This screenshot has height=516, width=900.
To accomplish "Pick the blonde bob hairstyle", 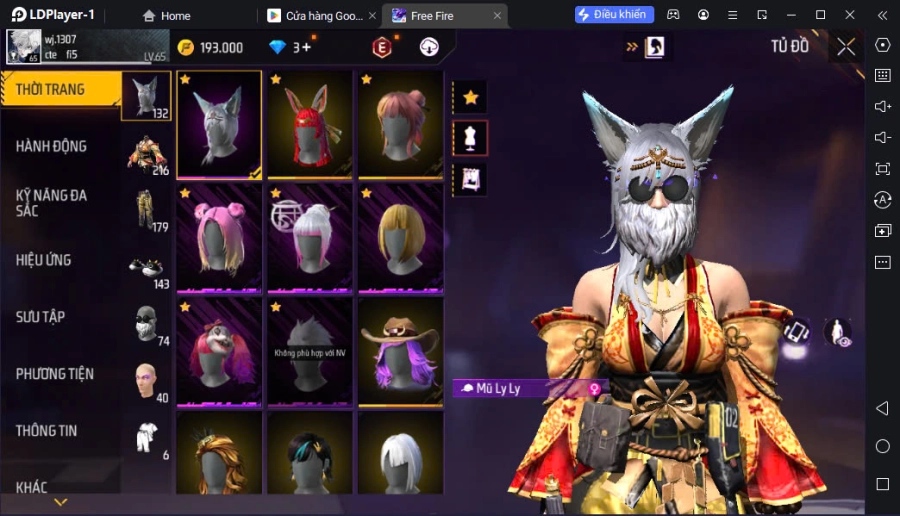I will pyautogui.click(x=400, y=237).
